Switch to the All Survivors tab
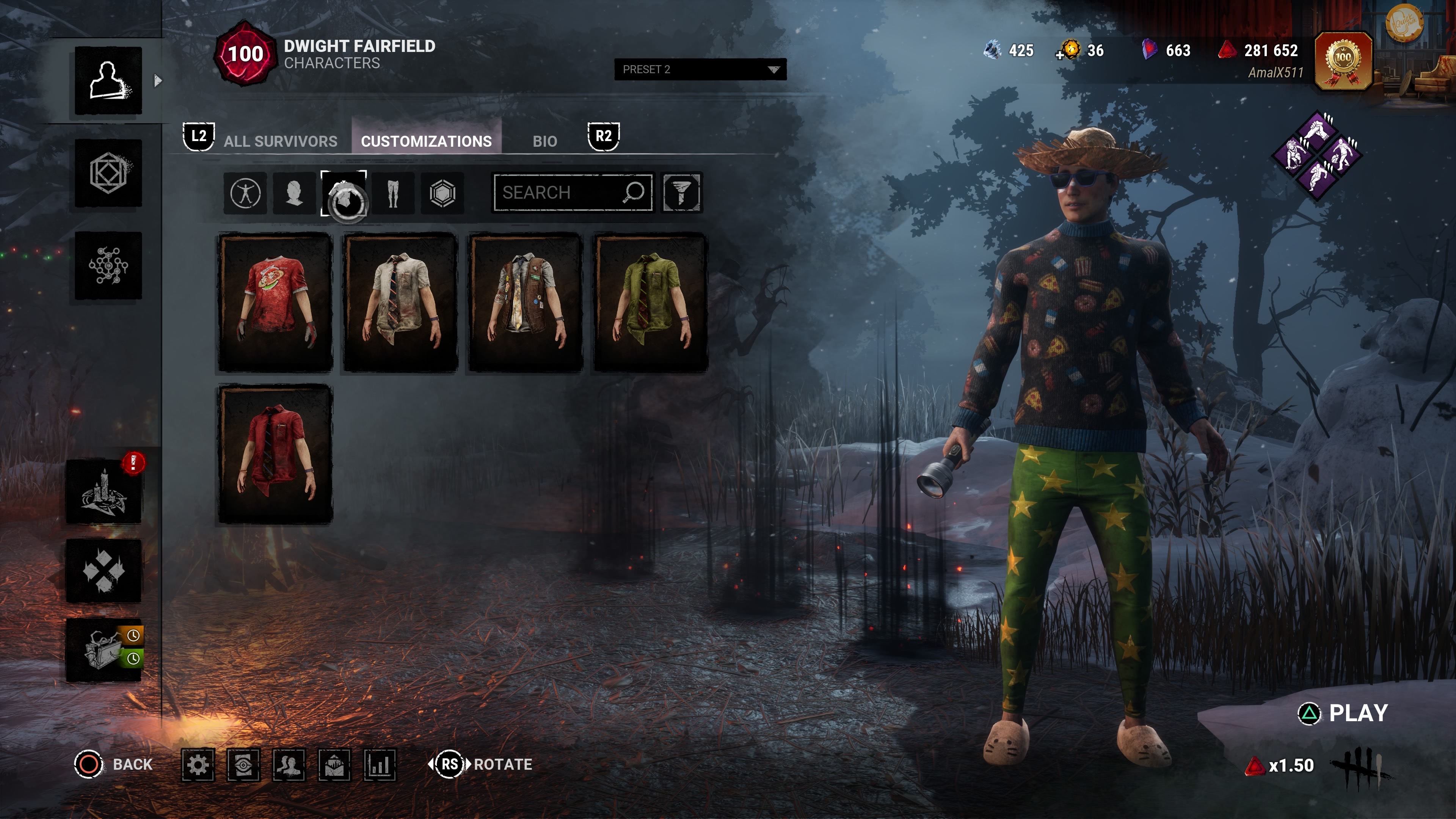Image resolution: width=1456 pixels, height=819 pixels. coord(280,141)
